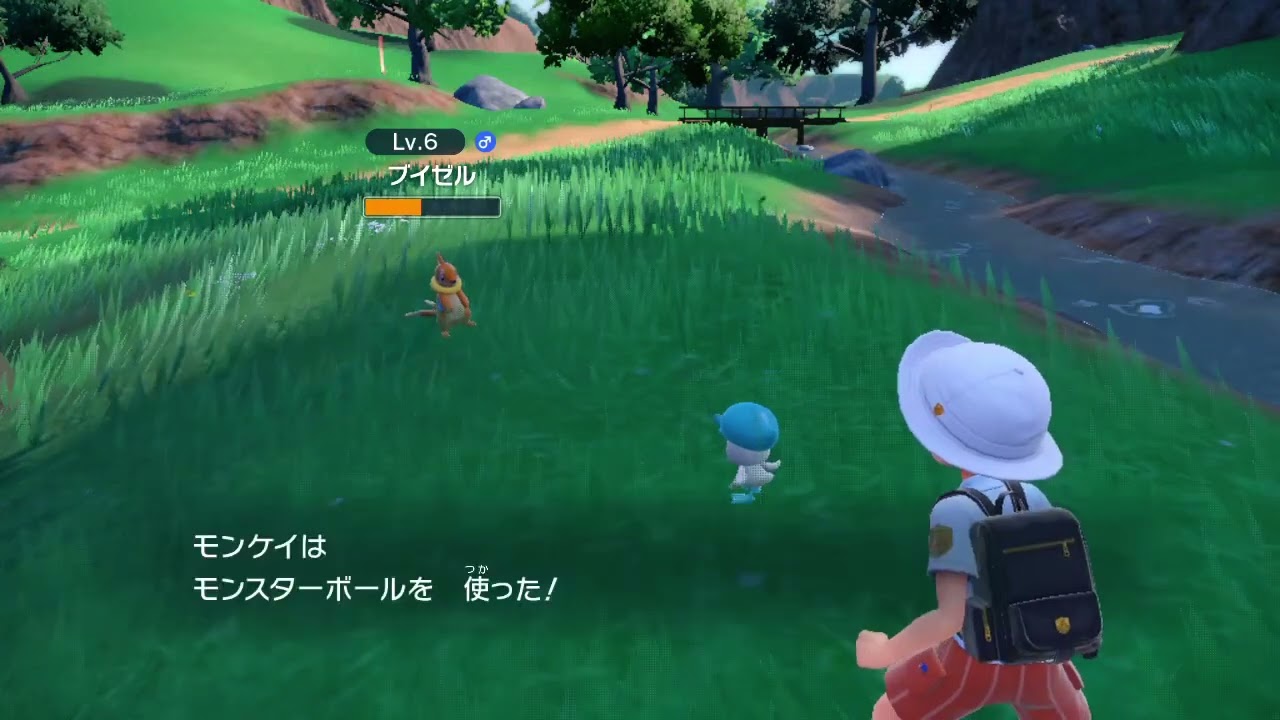
Task: Click the male gender icon beside Lv.6
Action: click(x=483, y=143)
